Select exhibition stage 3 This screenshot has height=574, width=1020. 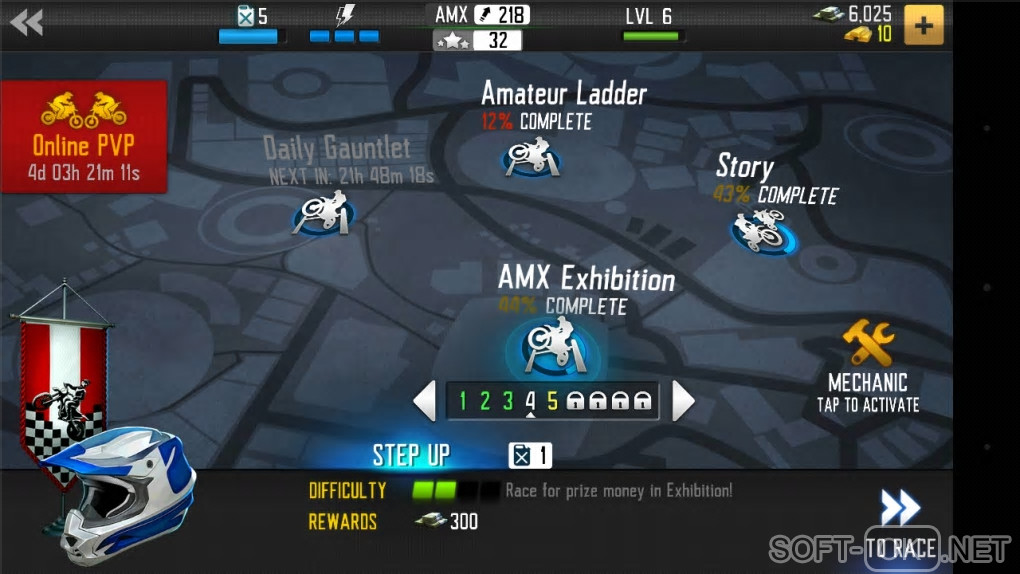[507, 402]
